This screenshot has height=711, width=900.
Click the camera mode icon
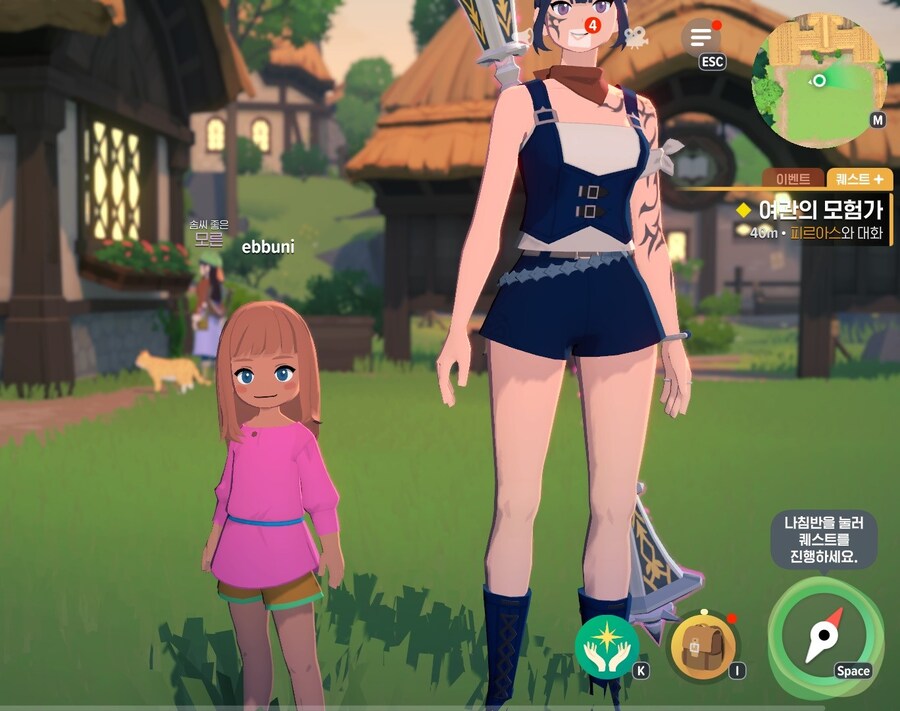[634, 37]
